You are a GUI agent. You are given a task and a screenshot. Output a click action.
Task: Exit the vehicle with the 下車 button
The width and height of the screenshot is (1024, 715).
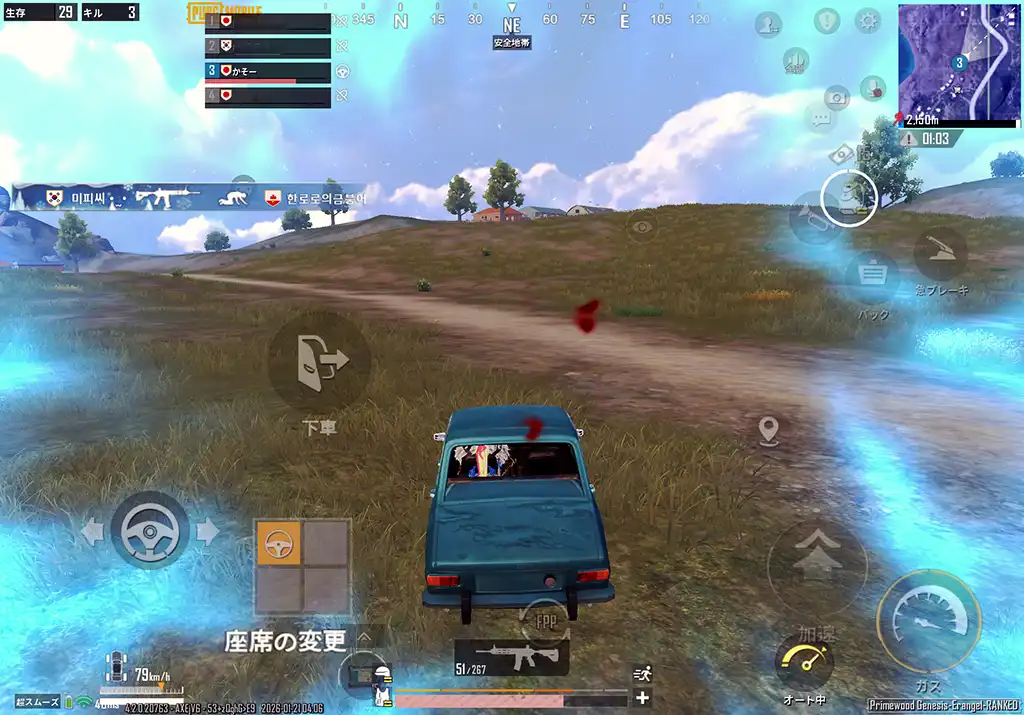pyautogui.click(x=319, y=360)
